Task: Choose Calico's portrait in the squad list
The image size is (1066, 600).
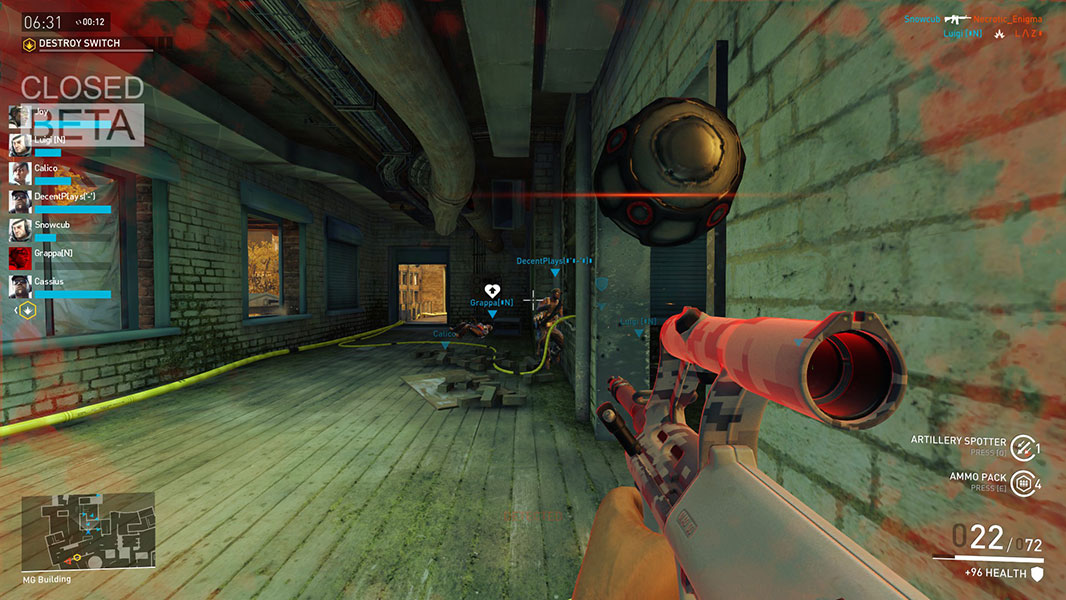Action: (20, 173)
